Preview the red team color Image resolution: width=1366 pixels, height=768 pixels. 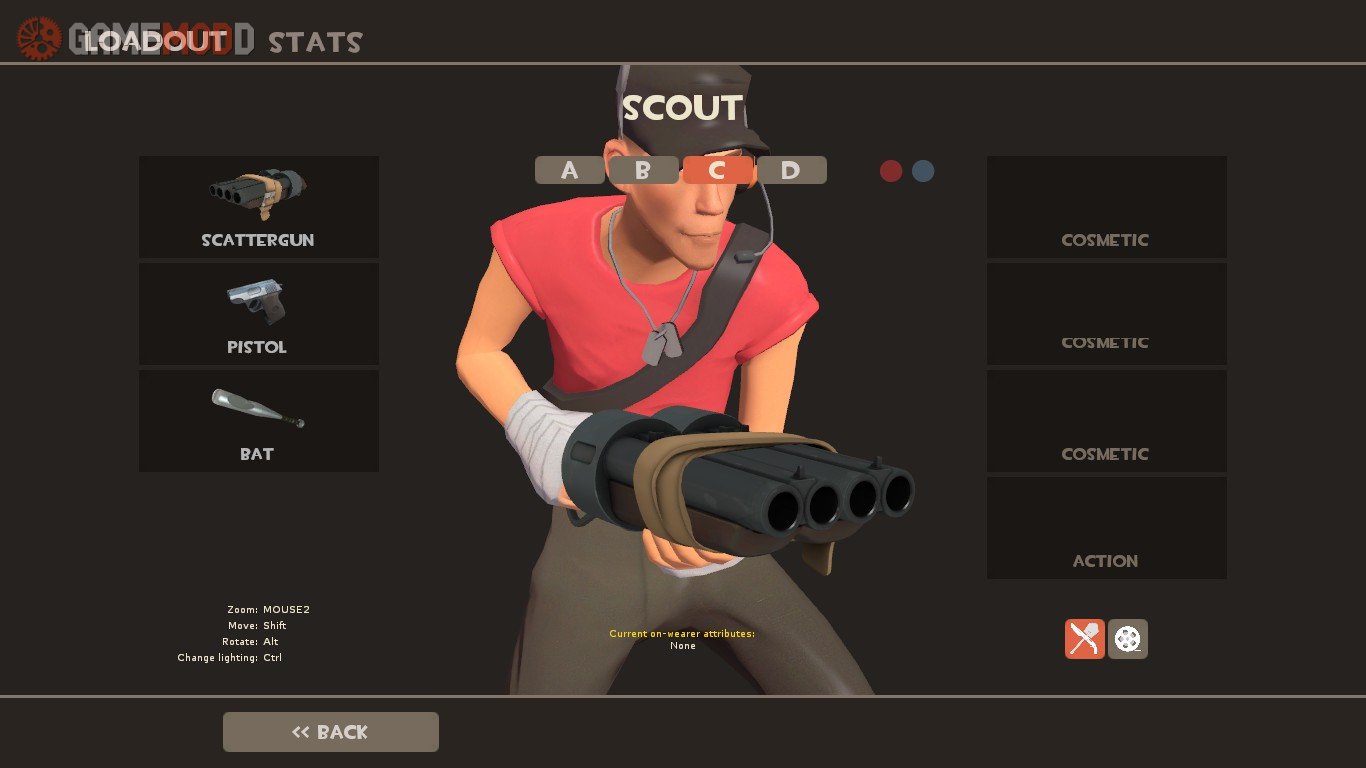point(891,171)
